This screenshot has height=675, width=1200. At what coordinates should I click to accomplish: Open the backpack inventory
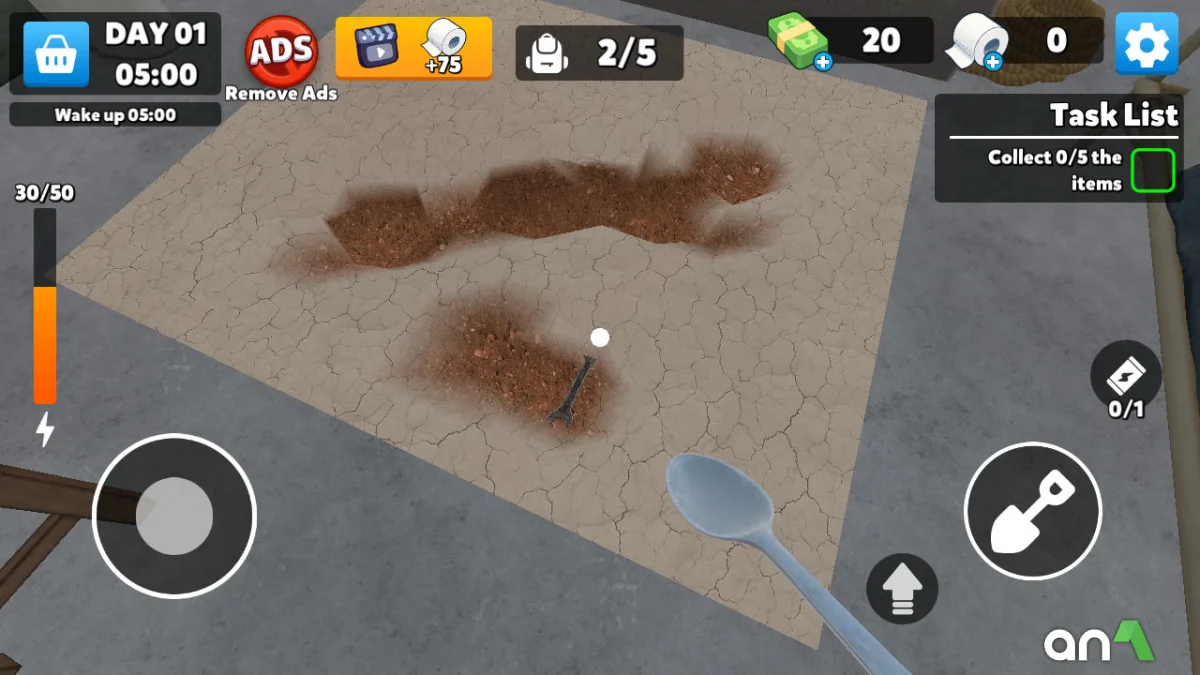[598, 53]
